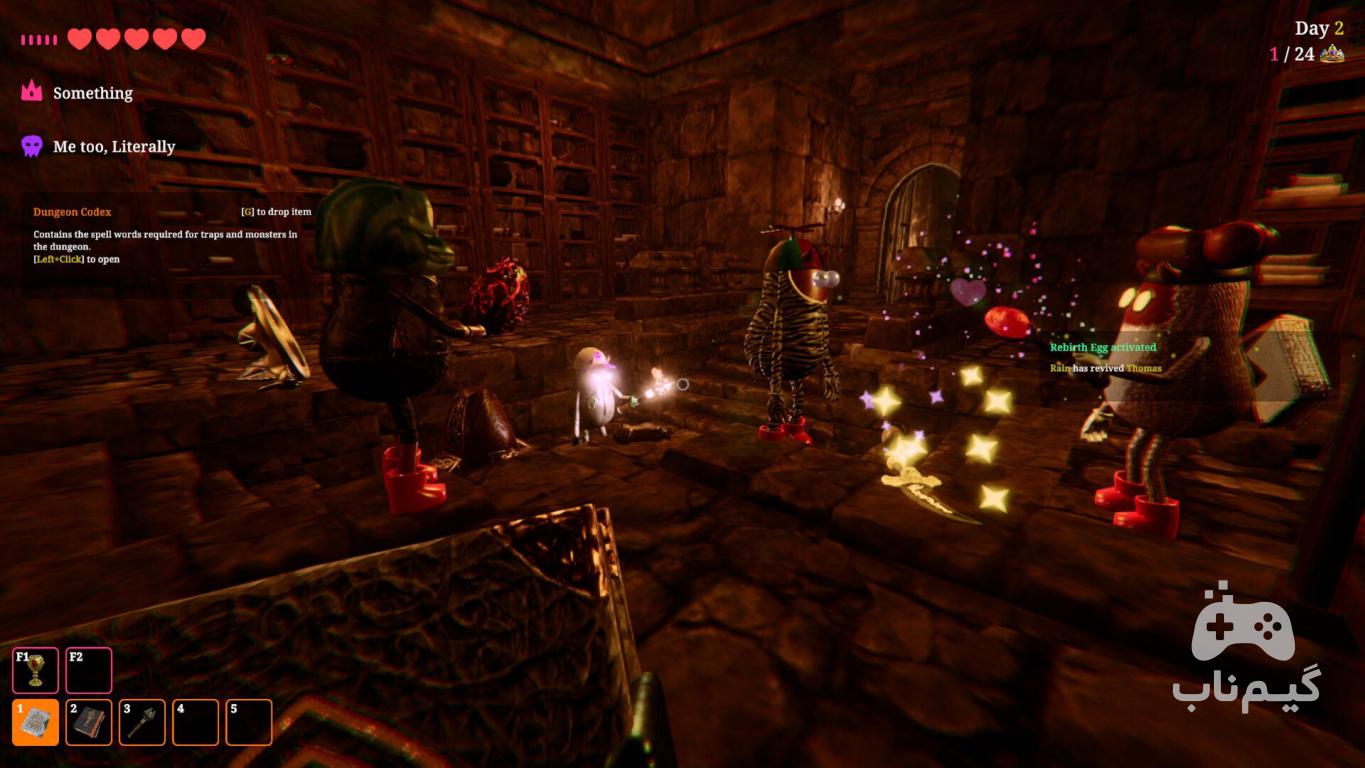Viewport: 1365px width, 768px height.
Task: Equip the torch in hotbar slot 3
Action: pyautogui.click(x=142, y=722)
